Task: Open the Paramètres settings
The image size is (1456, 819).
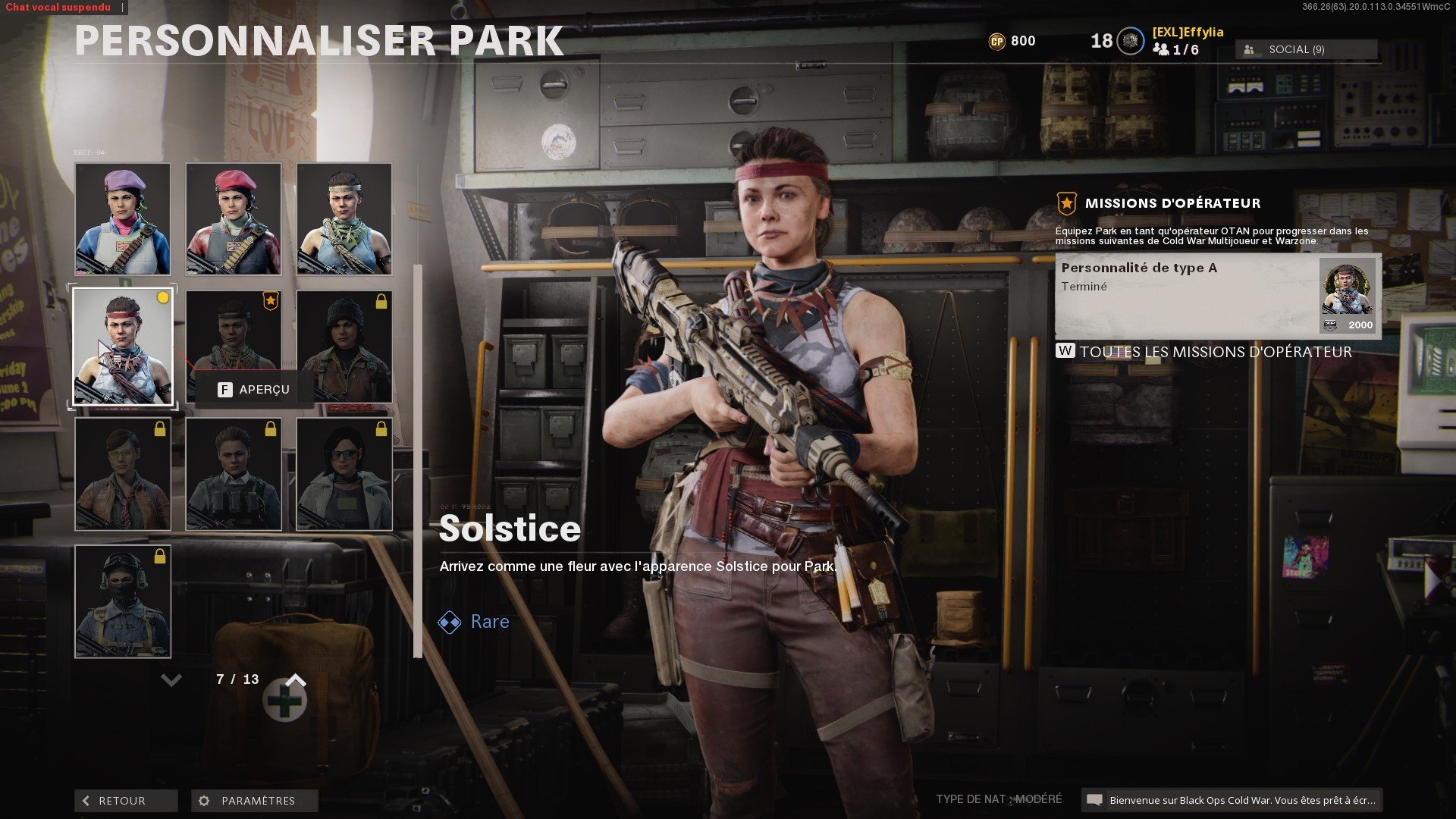Action: click(254, 801)
